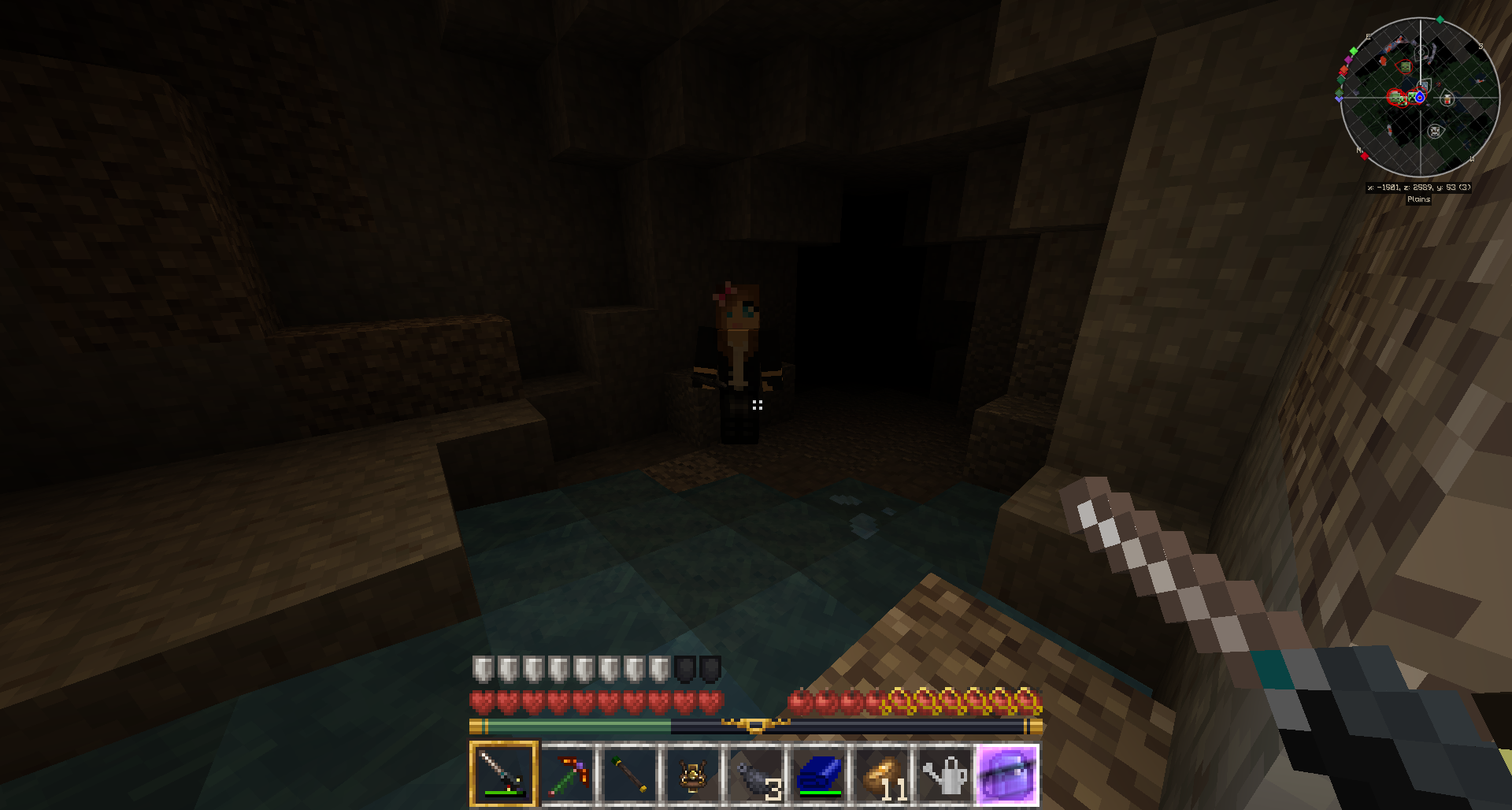This screenshot has height=810, width=1512.
Task: Choose the green-tipped staff hotbar slot
Action: [x=630, y=773]
